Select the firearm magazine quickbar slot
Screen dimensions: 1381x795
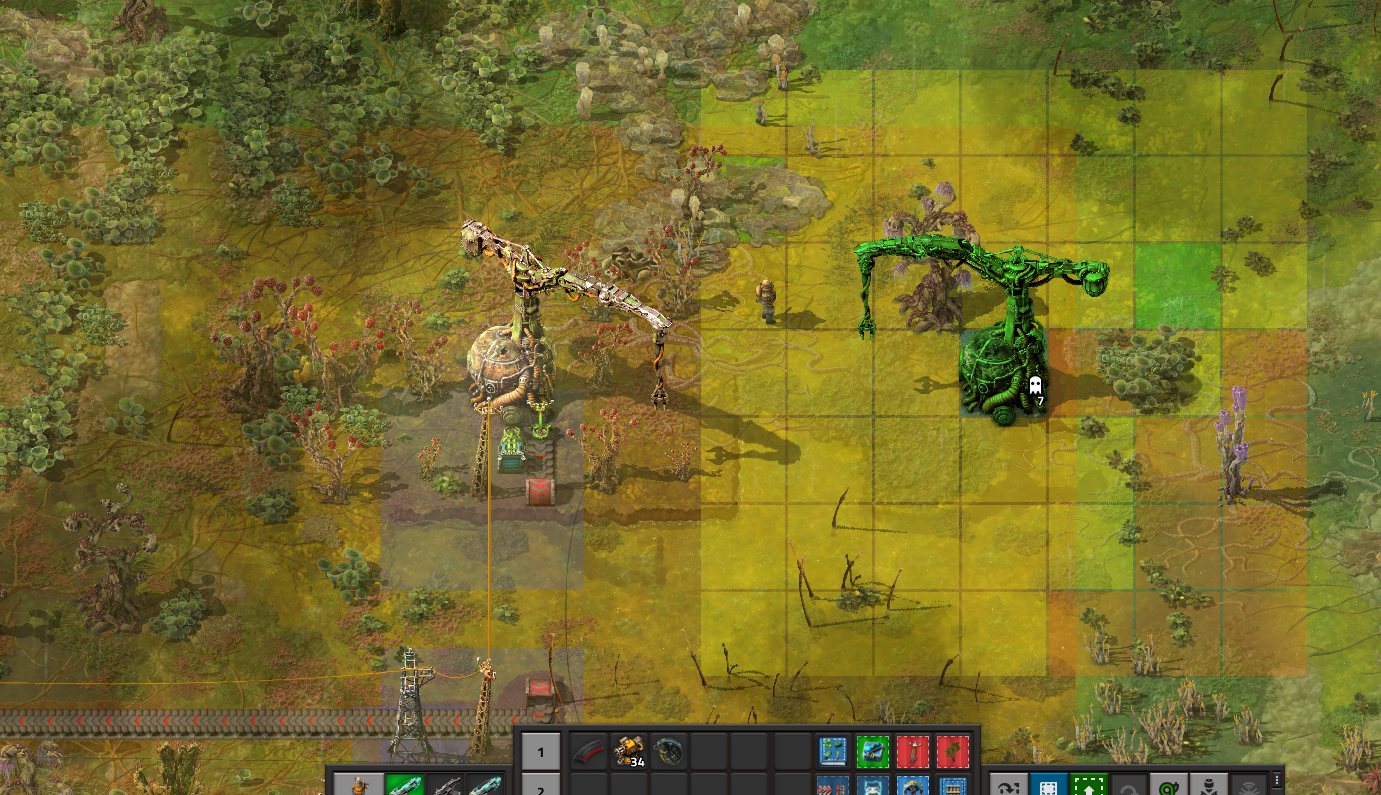(589, 751)
